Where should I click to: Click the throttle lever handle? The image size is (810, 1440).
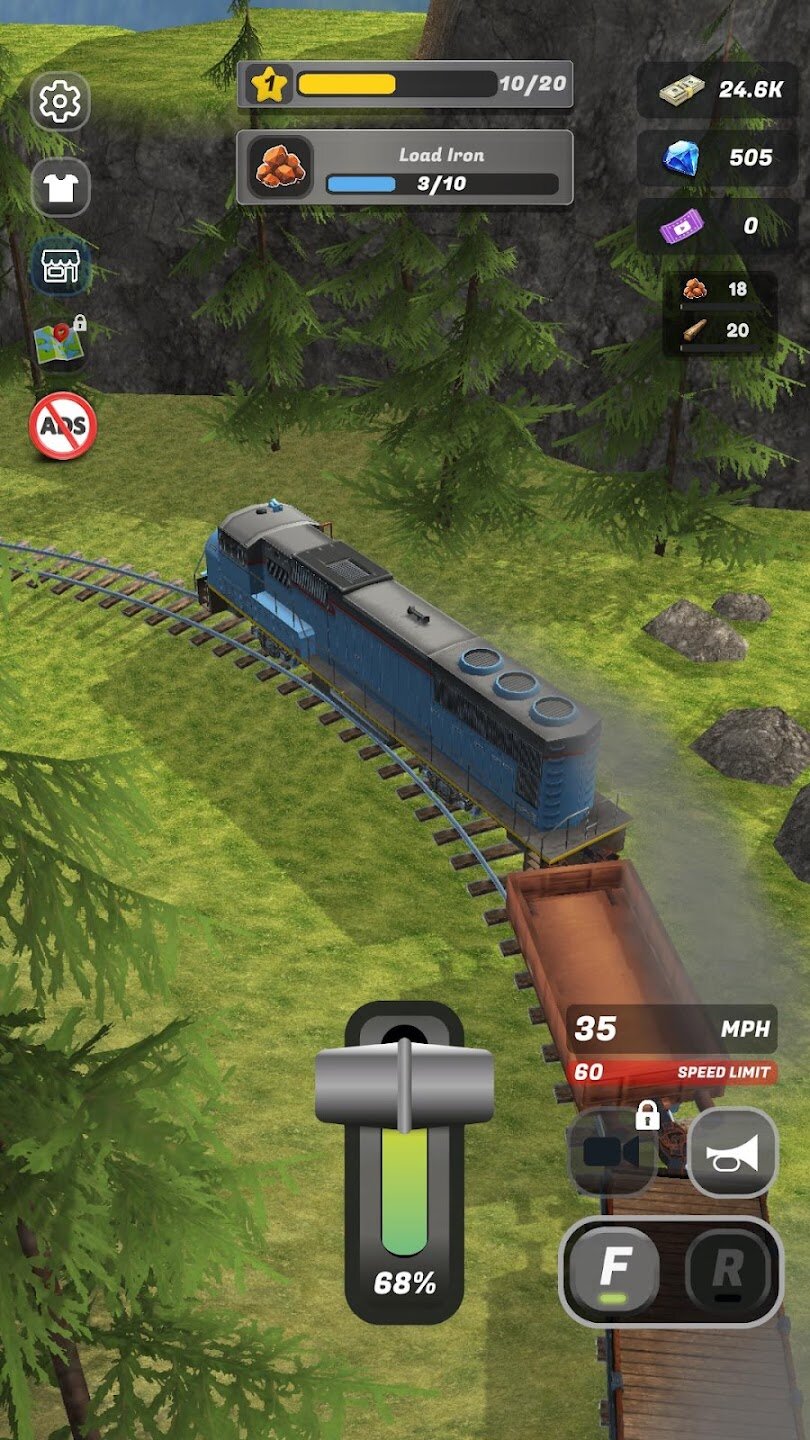(404, 1086)
